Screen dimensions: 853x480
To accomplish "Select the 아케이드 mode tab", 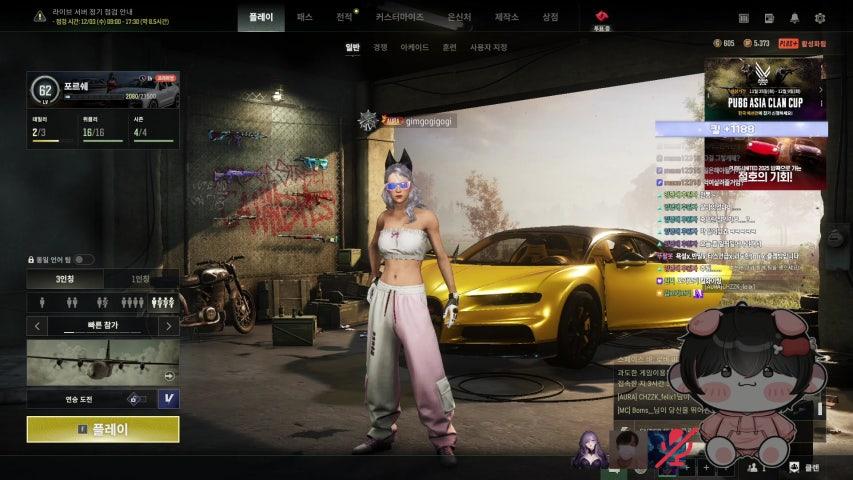I will pyautogui.click(x=414, y=47).
